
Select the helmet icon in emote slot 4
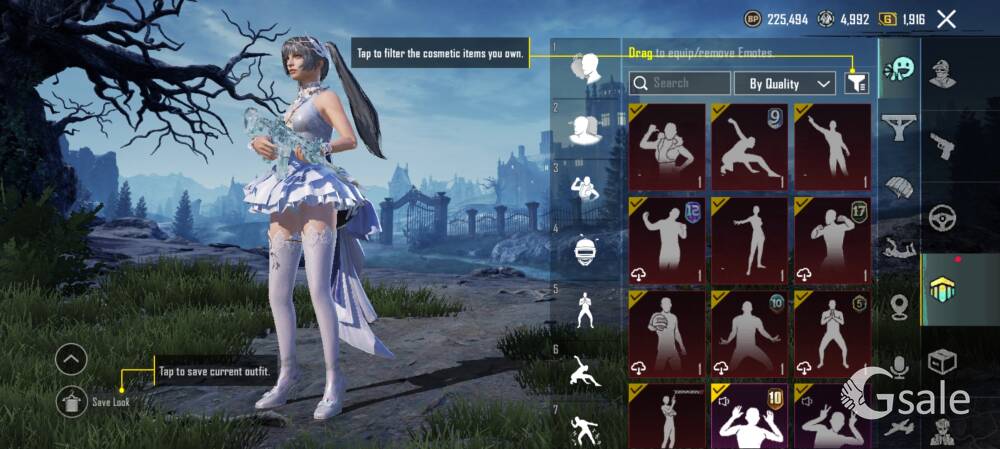pyautogui.click(x=586, y=250)
